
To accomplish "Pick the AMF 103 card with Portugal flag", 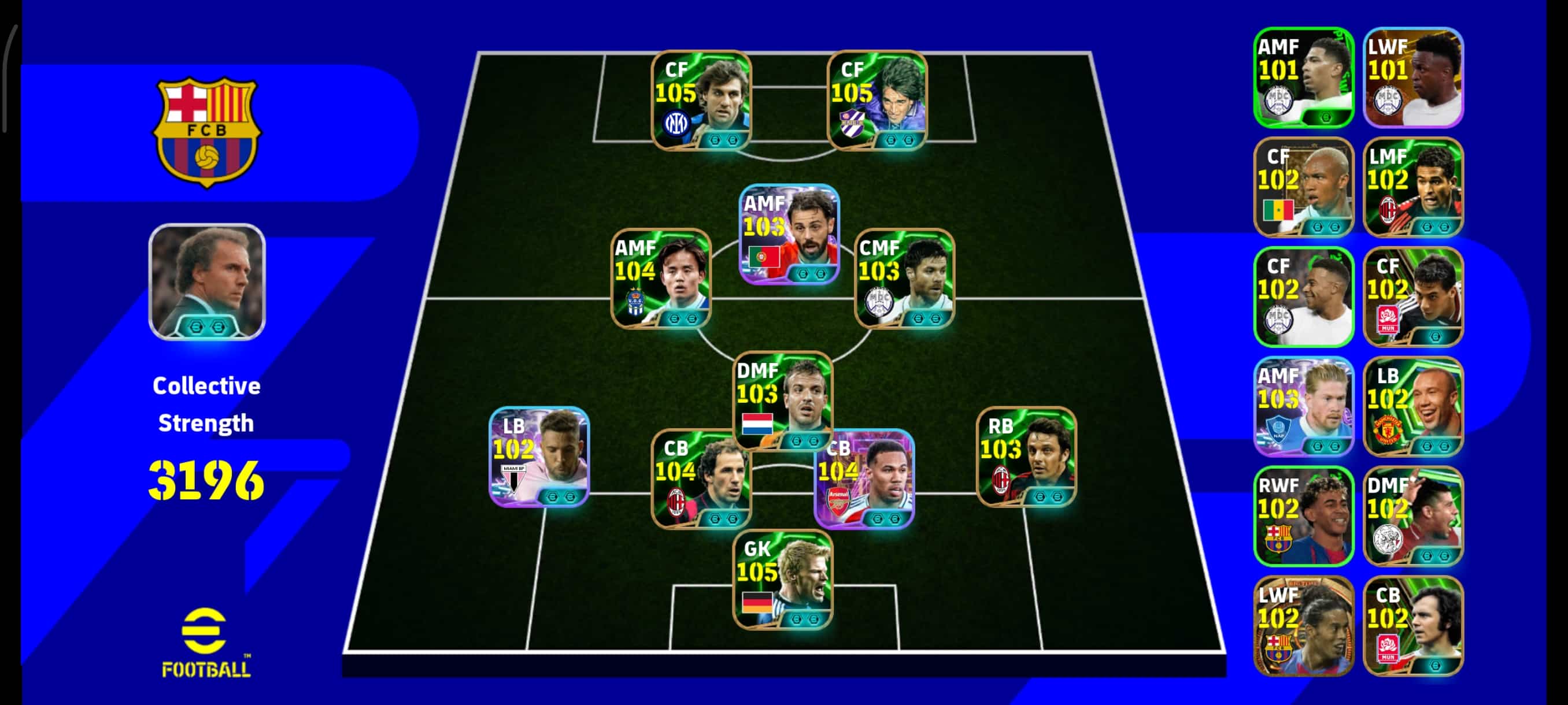I will [x=789, y=234].
